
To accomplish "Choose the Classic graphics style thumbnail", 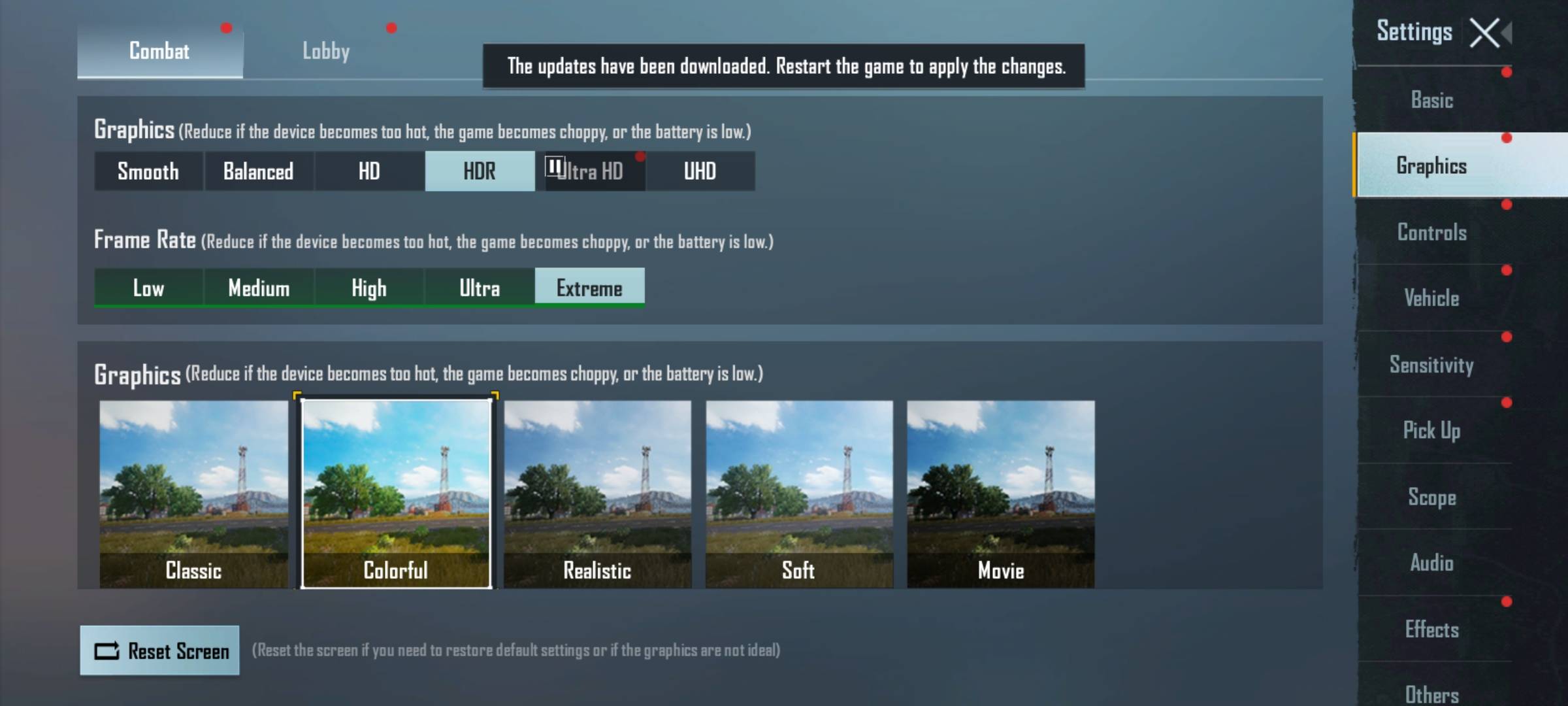I will (193, 494).
